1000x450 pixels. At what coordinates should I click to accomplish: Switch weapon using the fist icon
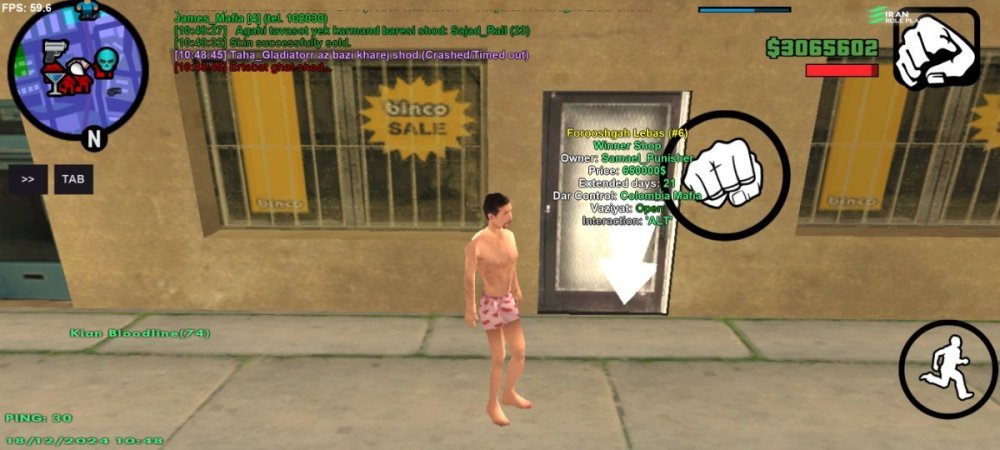pos(935,49)
